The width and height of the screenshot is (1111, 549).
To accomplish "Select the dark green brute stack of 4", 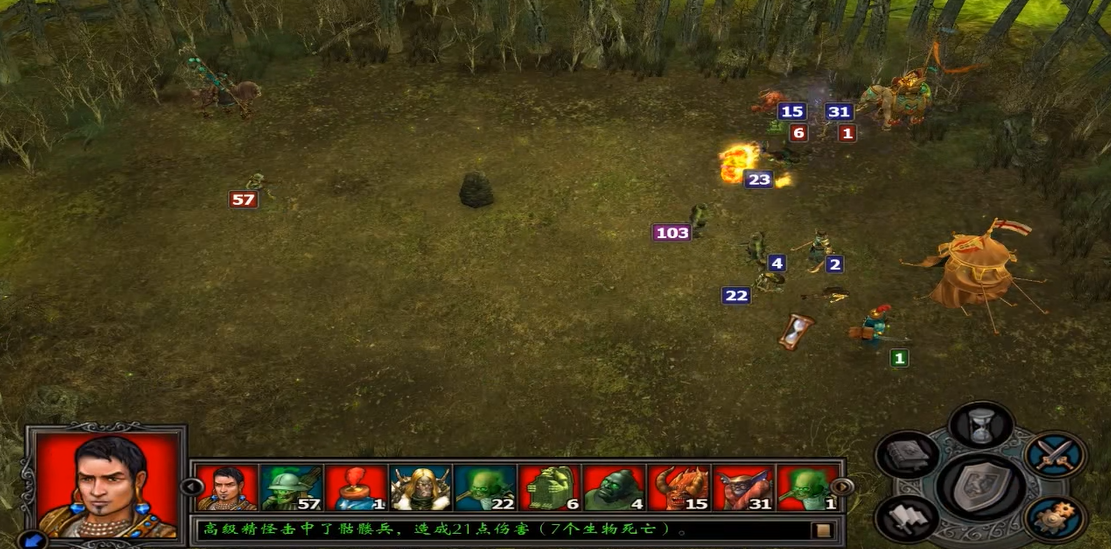I will pos(614,488).
